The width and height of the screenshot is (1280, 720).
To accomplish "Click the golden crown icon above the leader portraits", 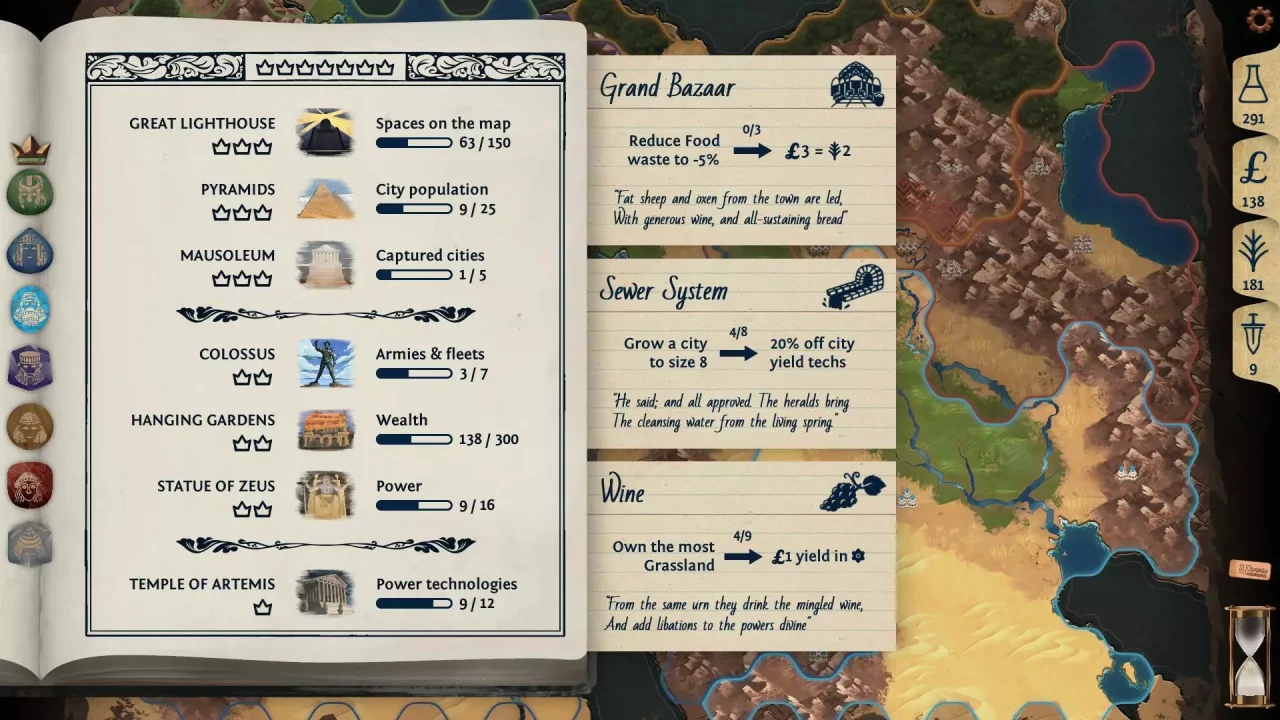I will tap(30, 146).
